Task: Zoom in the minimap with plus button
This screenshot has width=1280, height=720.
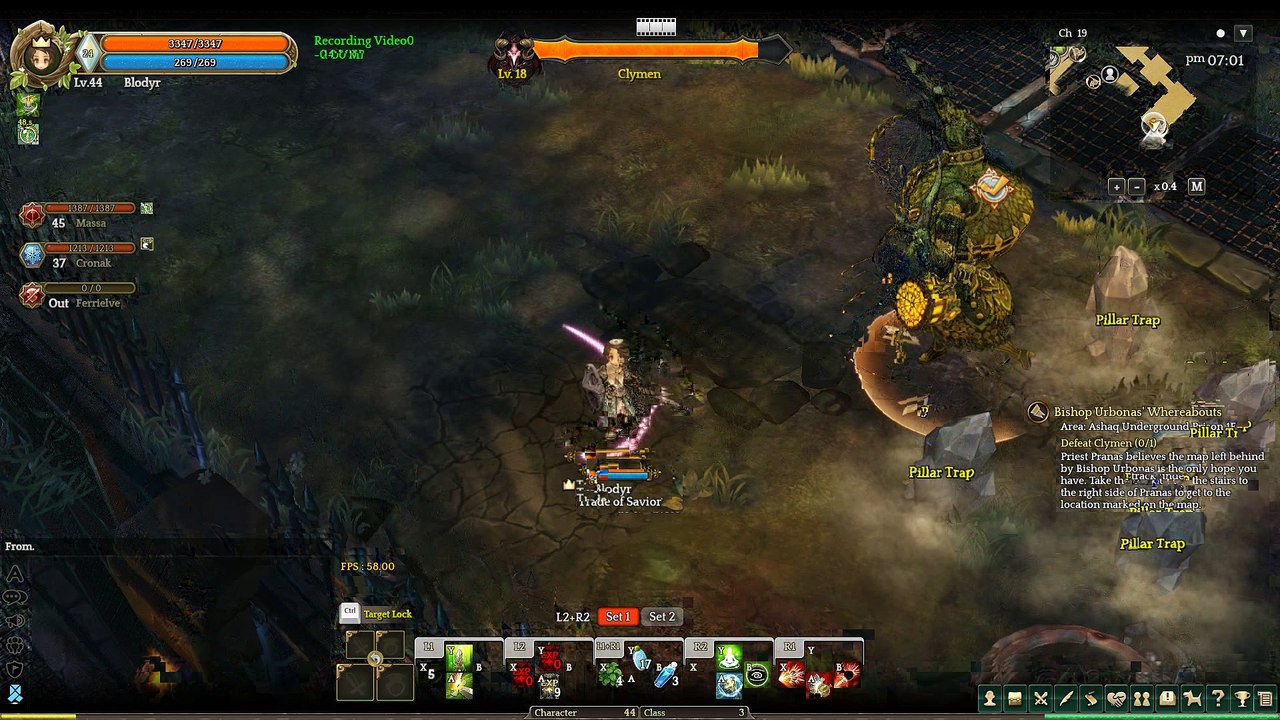Action: click(x=1116, y=186)
